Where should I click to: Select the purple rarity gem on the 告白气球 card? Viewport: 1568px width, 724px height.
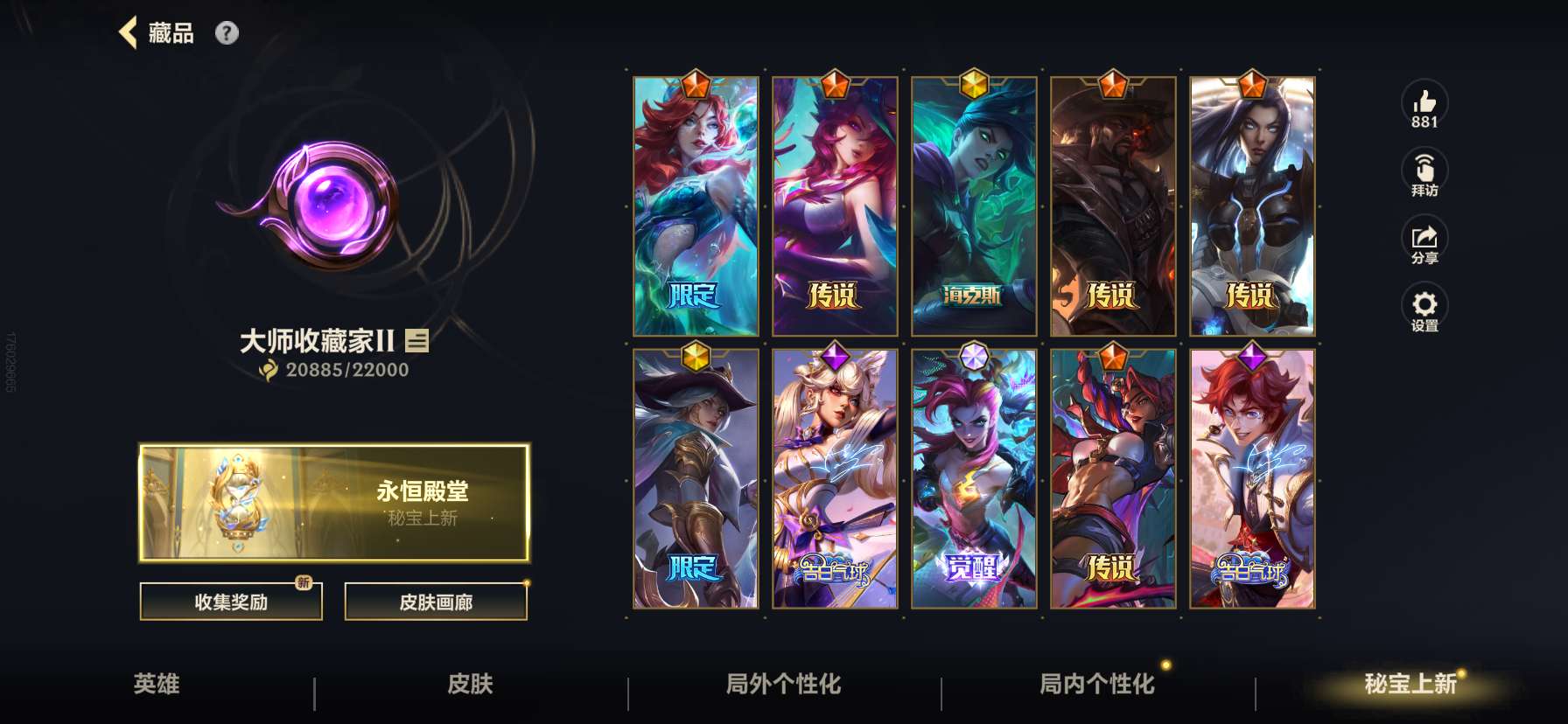pos(835,355)
